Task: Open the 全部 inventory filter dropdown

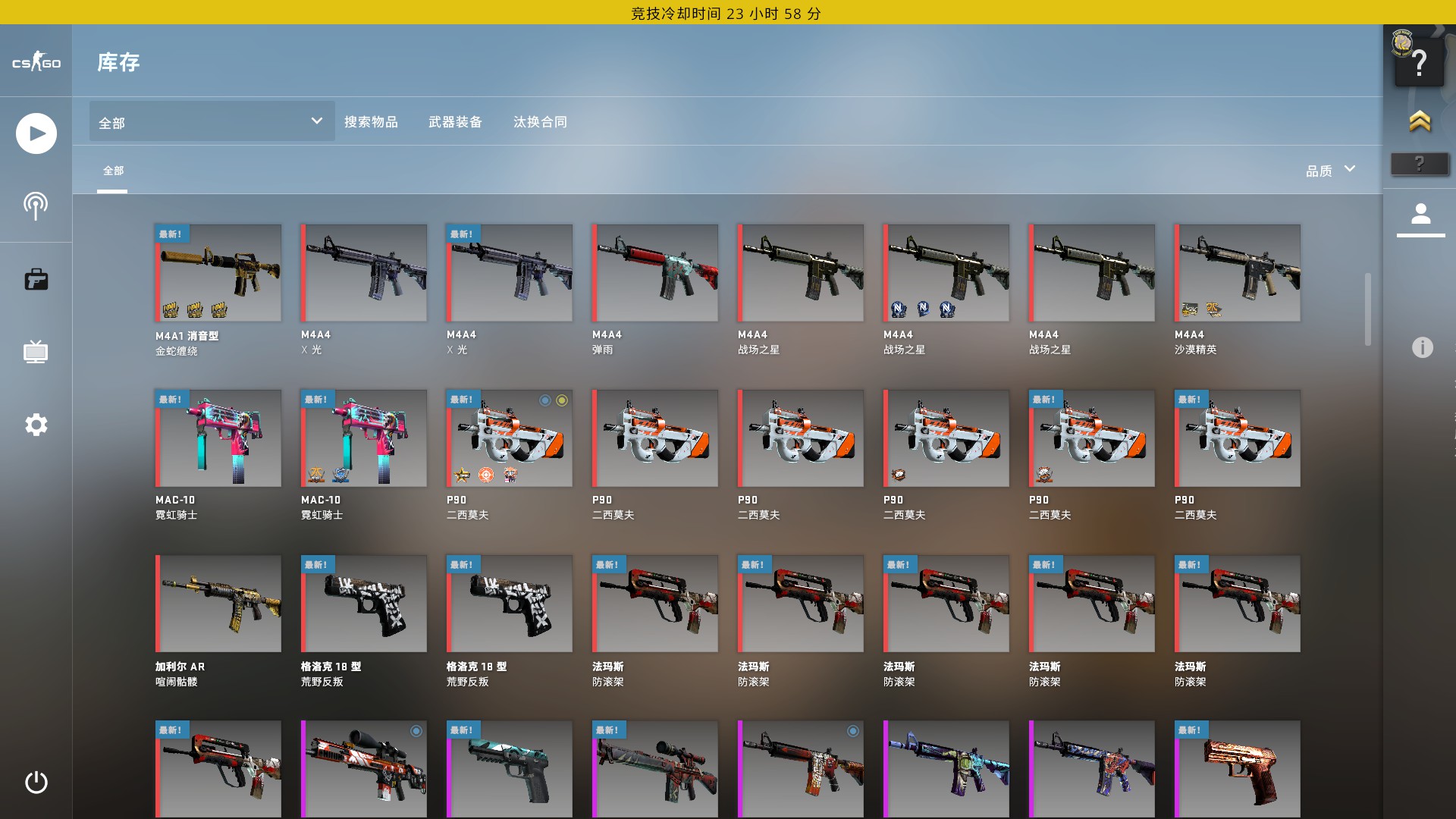Action: click(210, 121)
